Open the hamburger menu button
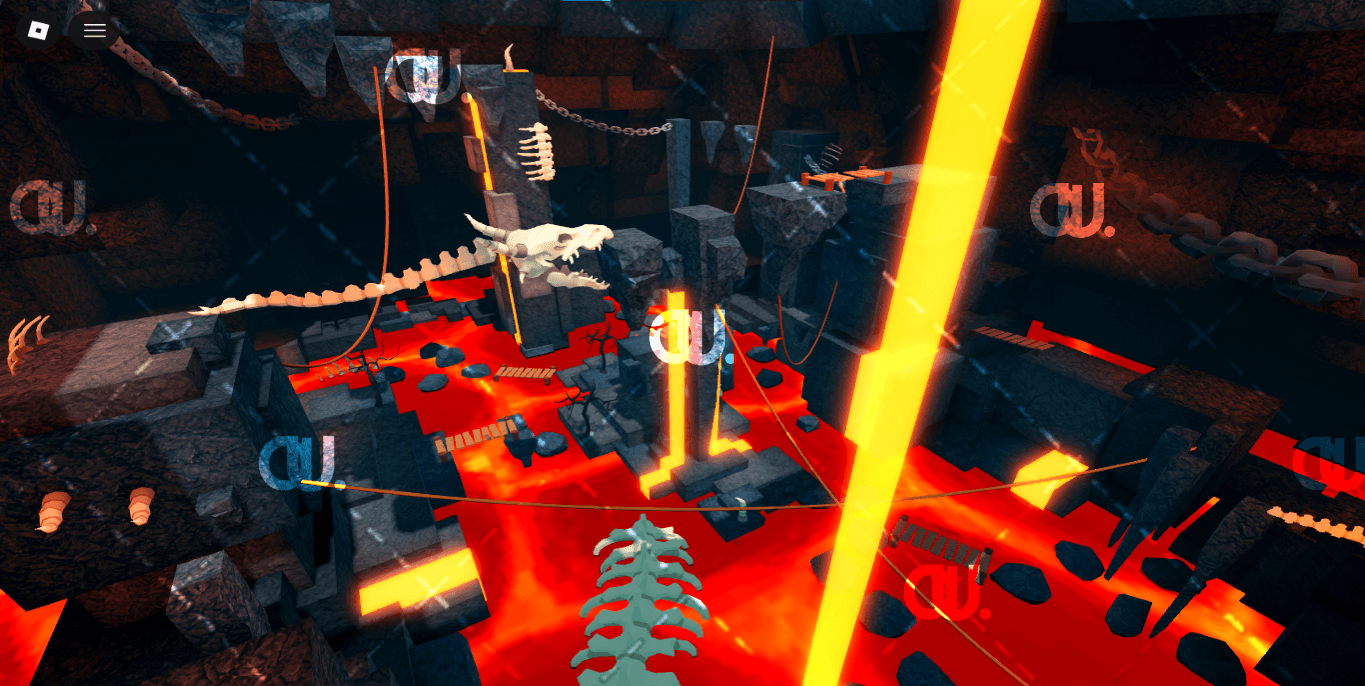Screen dimensions: 1365x686 click(x=95, y=30)
